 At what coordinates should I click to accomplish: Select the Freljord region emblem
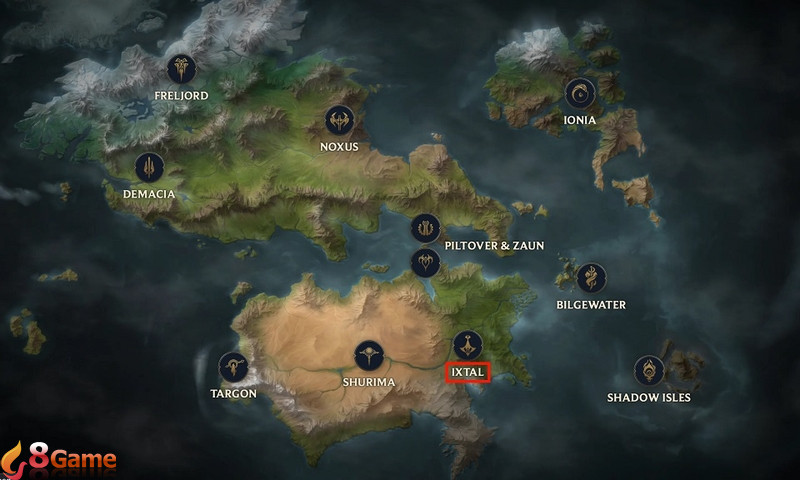pos(182,69)
